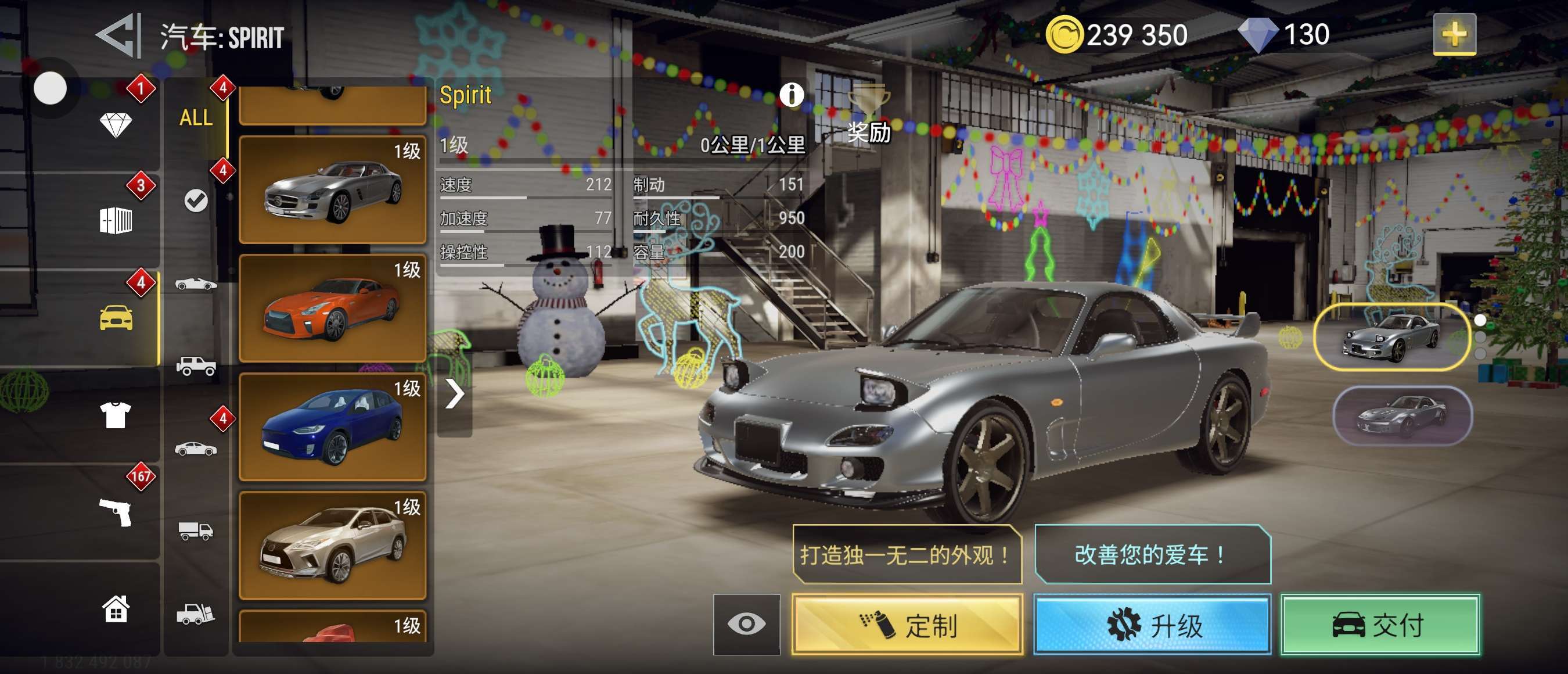The height and width of the screenshot is (674, 1568).
Task: Select the yellow car category
Action: pyautogui.click(x=116, y=318)
